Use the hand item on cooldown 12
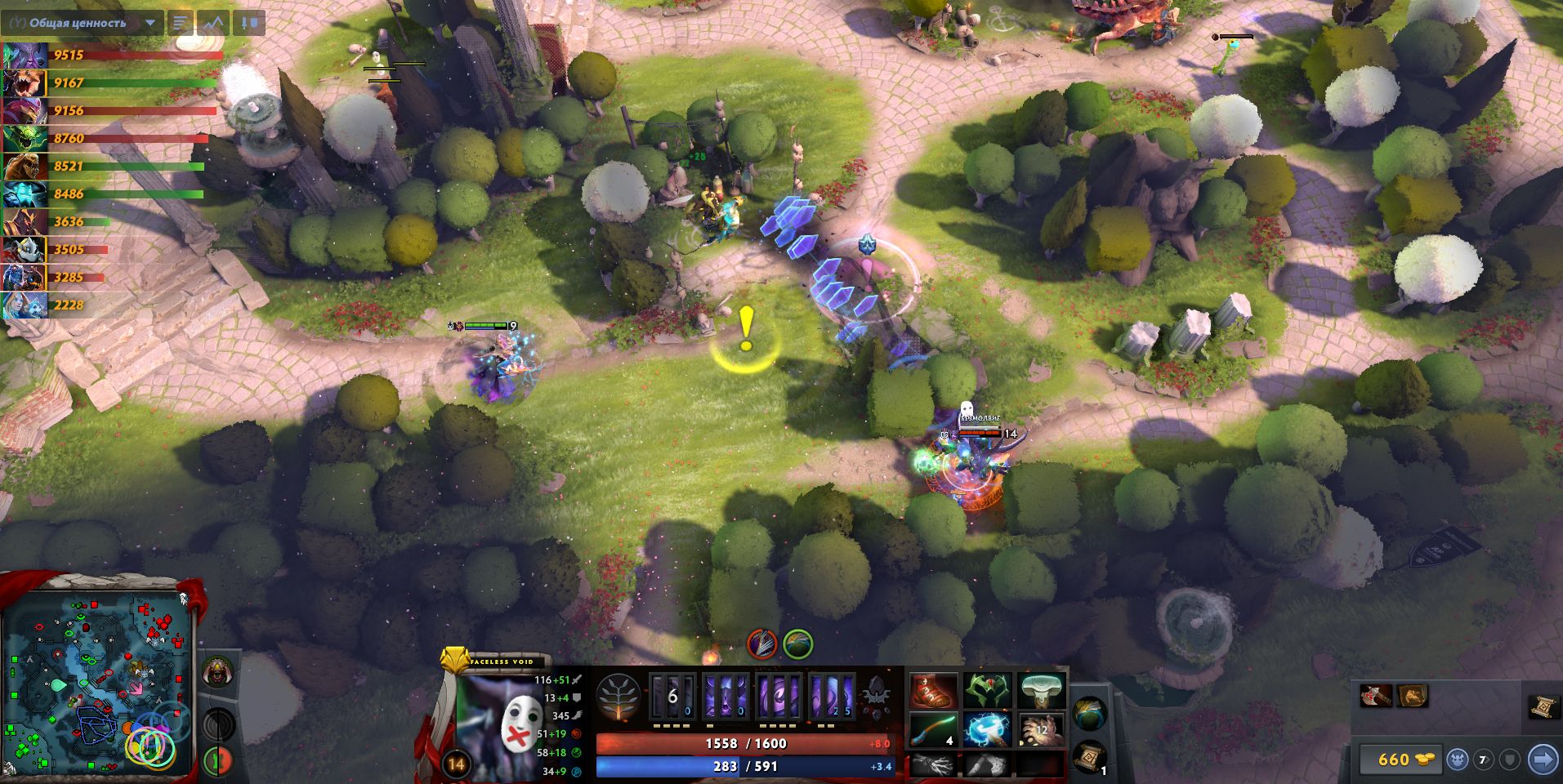The width and height of the screenshot is (1563, 784). tap(1042, 729)
